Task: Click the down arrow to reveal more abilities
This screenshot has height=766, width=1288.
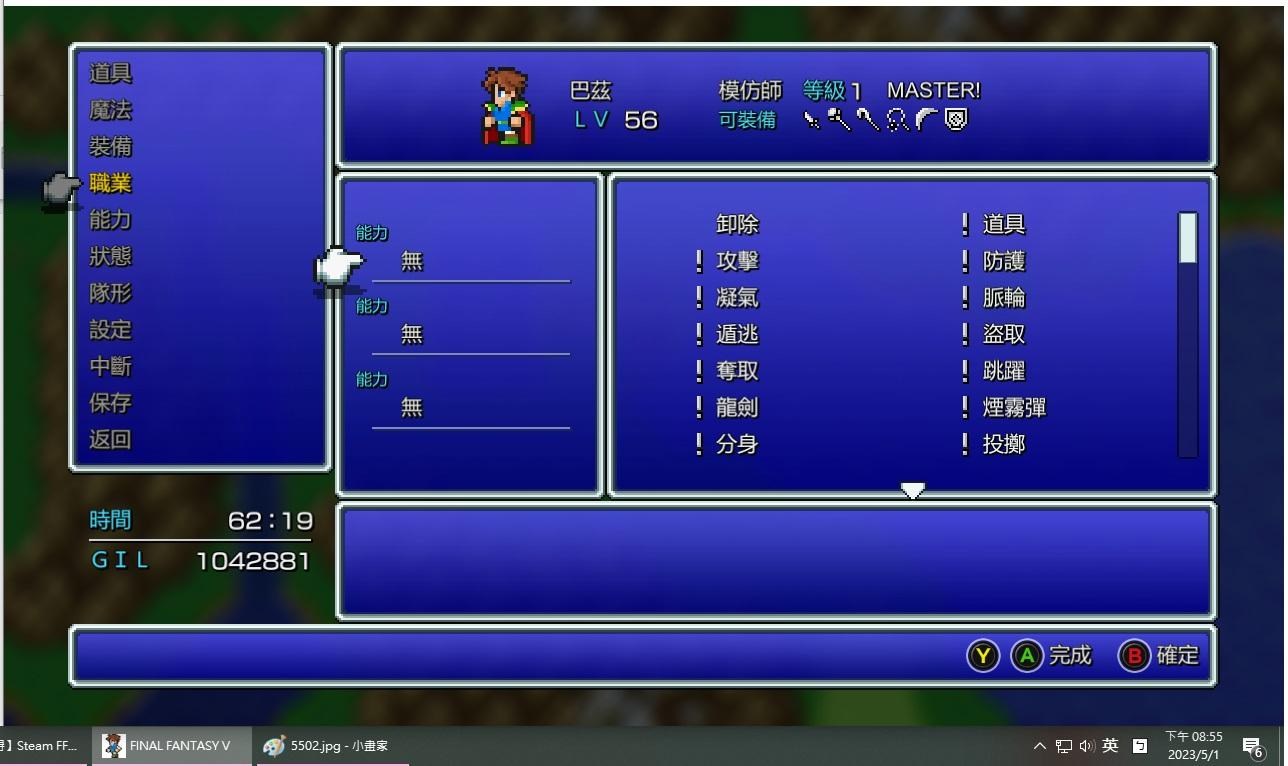Action: pos(912,490)
